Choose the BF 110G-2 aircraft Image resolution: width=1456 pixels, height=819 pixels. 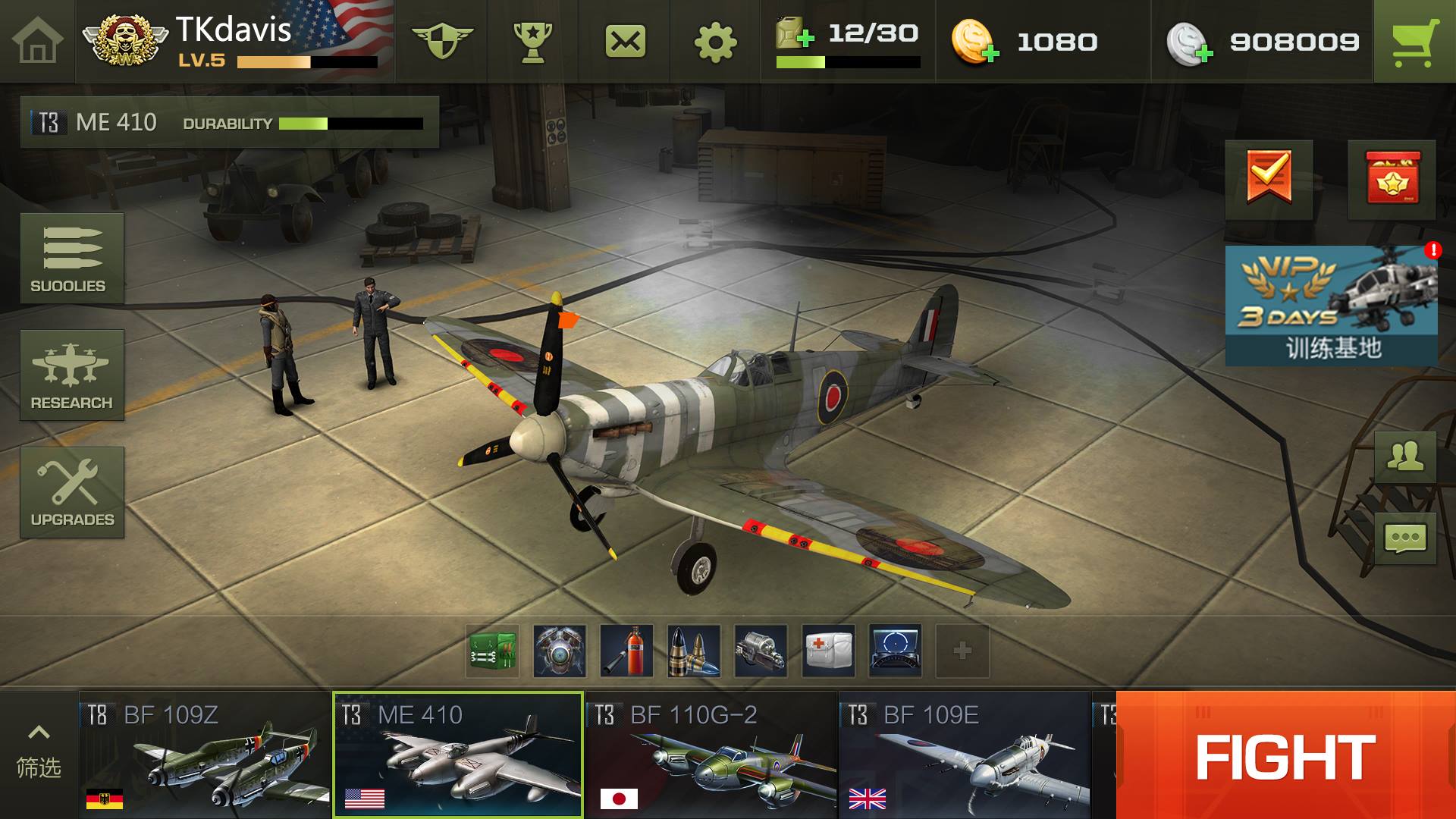click(x=711, y=755)
